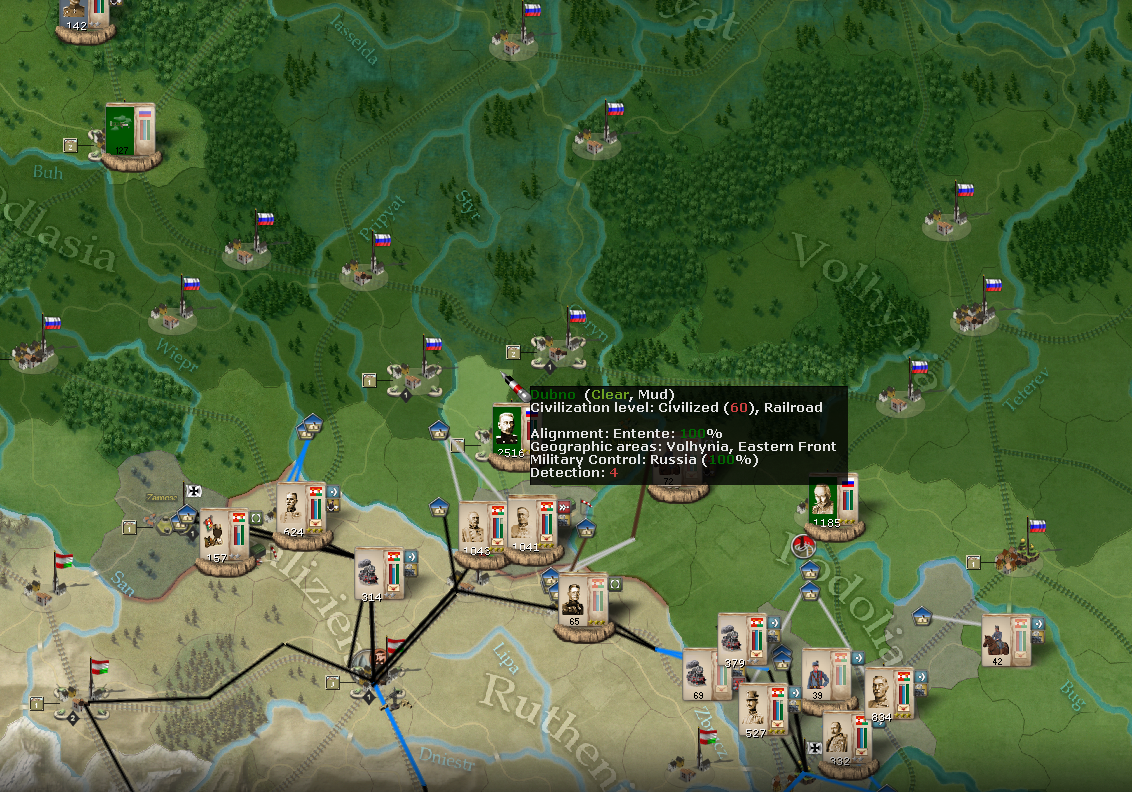Select the infantry soldier stack showing 39
Image resolution: width=1132 pixels, height=792 pixels.
(x=816, y=673)
